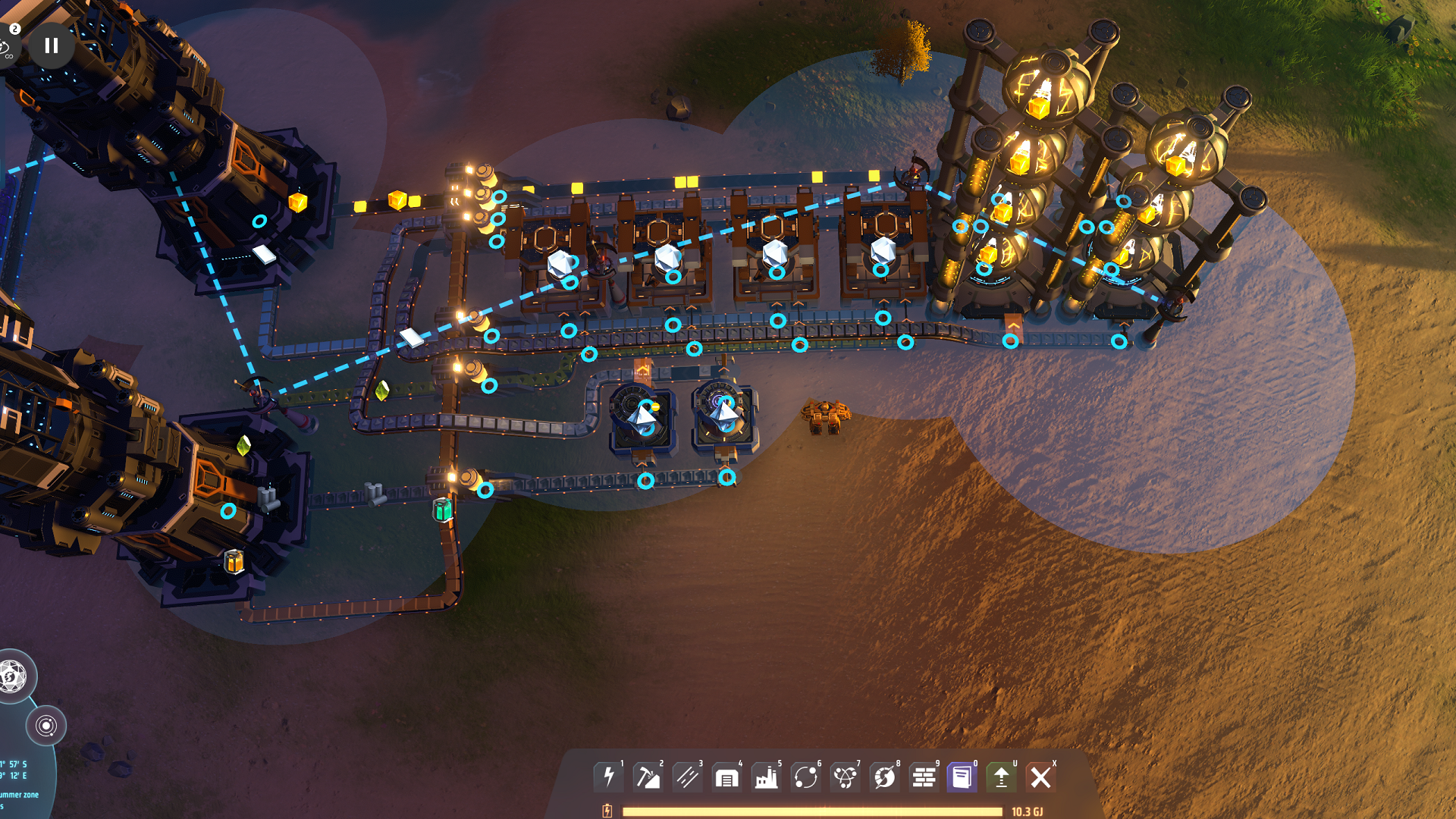This screenshot has height=819, width=1456.
Task: Click the battery icon beside the energy bar
Action: (x=607, y=810)
